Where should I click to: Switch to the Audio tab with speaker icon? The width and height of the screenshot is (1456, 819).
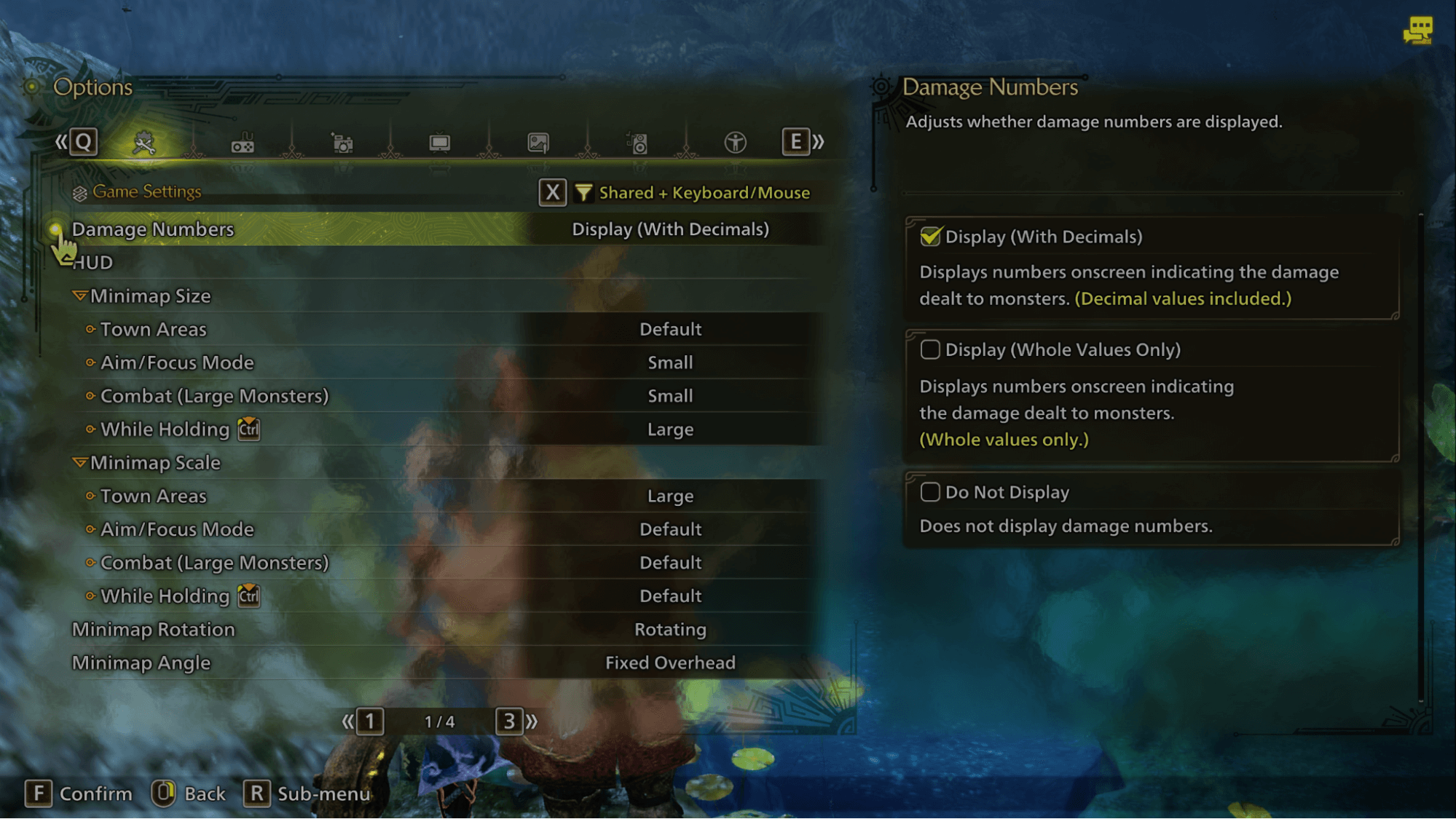(x=637, y=143)
